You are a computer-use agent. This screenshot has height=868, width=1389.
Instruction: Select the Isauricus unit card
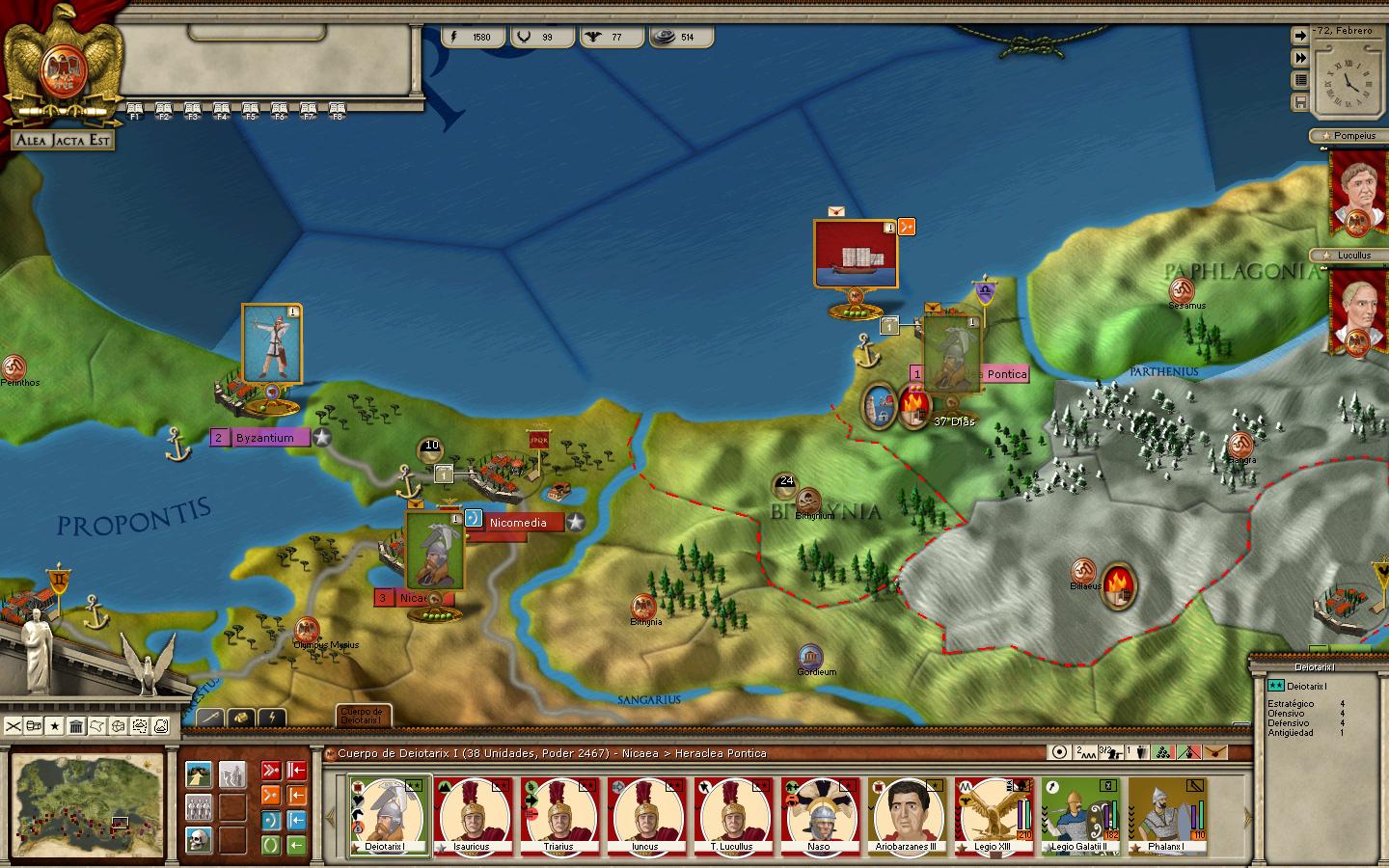(473, 815)
